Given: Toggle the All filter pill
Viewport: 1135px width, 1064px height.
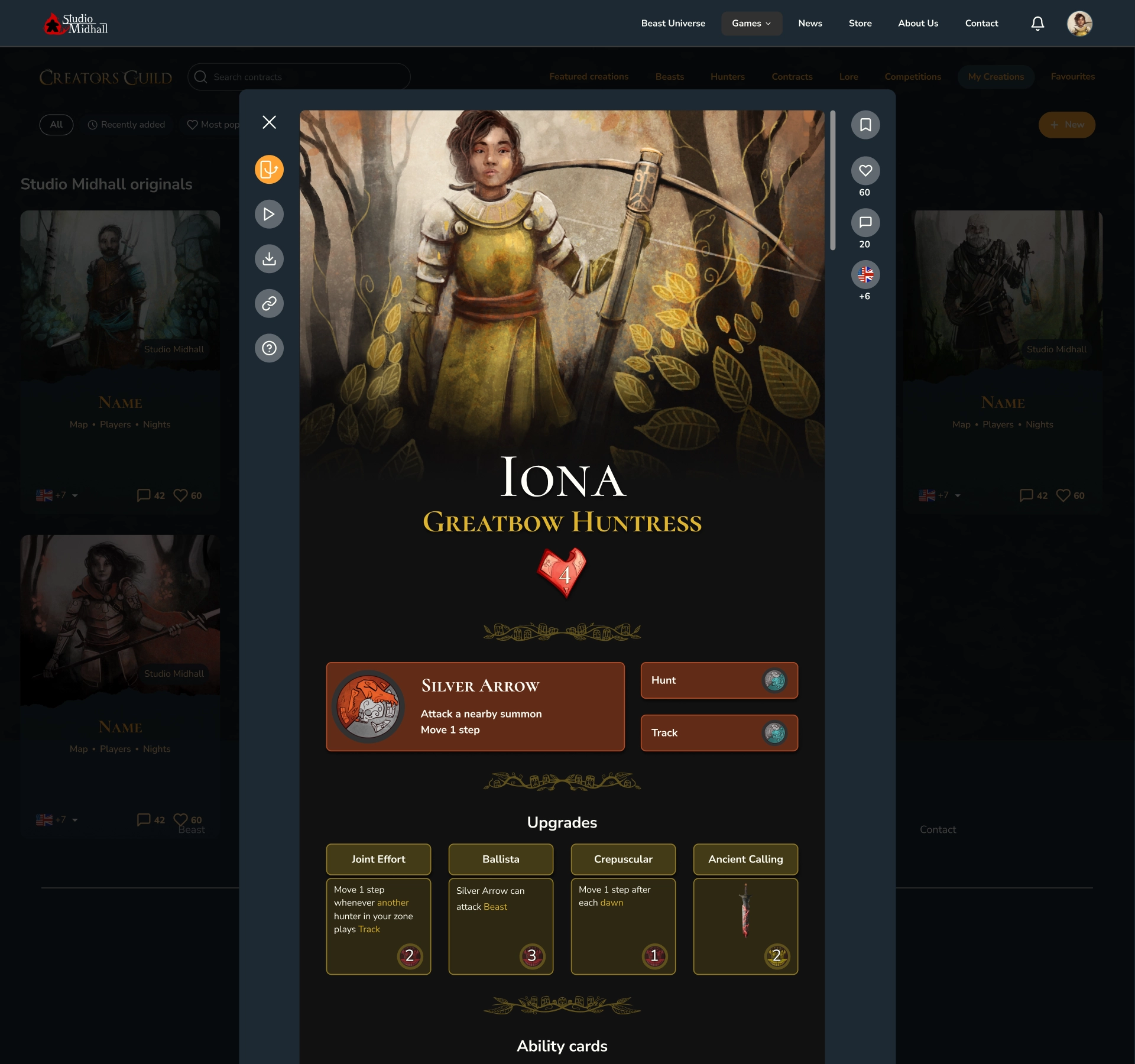Looking at the screenshot, I should [x=56, y=124].
